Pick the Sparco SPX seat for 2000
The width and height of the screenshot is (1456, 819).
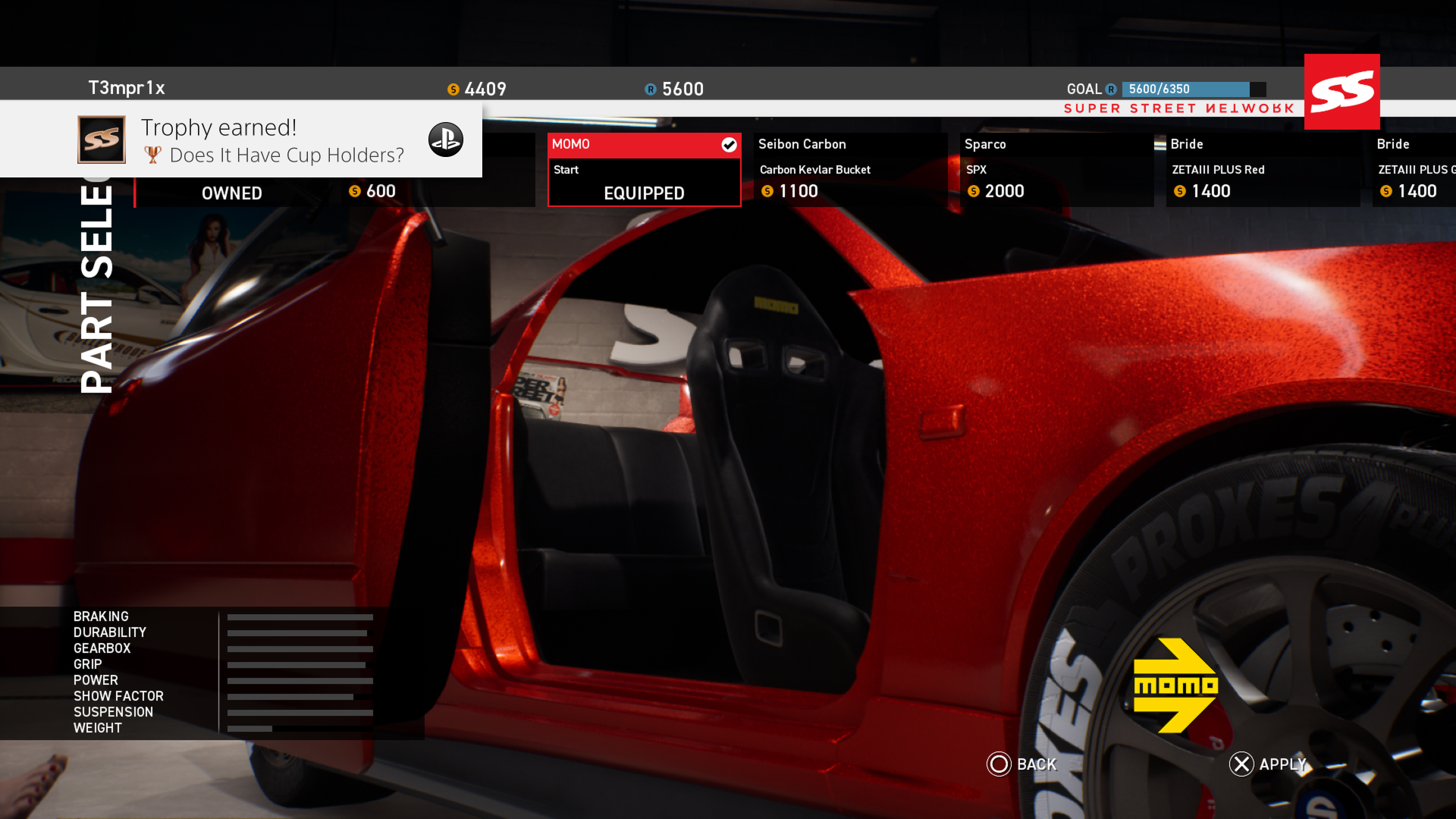(1056, 170)
